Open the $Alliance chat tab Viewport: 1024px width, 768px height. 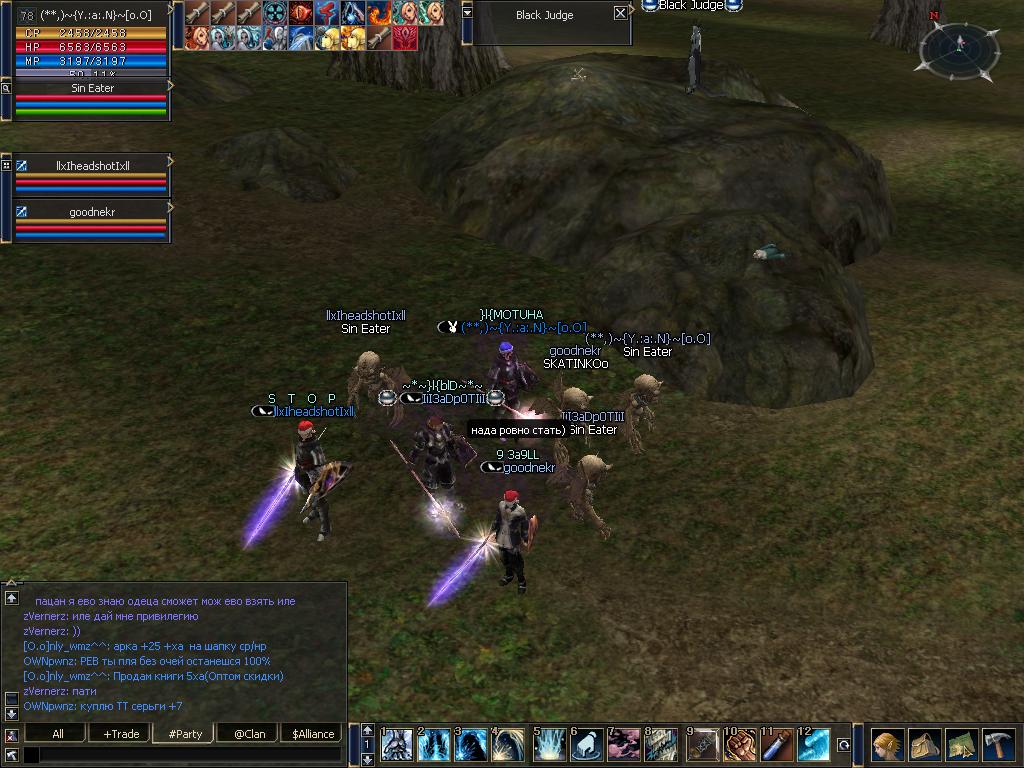point(313,733)
